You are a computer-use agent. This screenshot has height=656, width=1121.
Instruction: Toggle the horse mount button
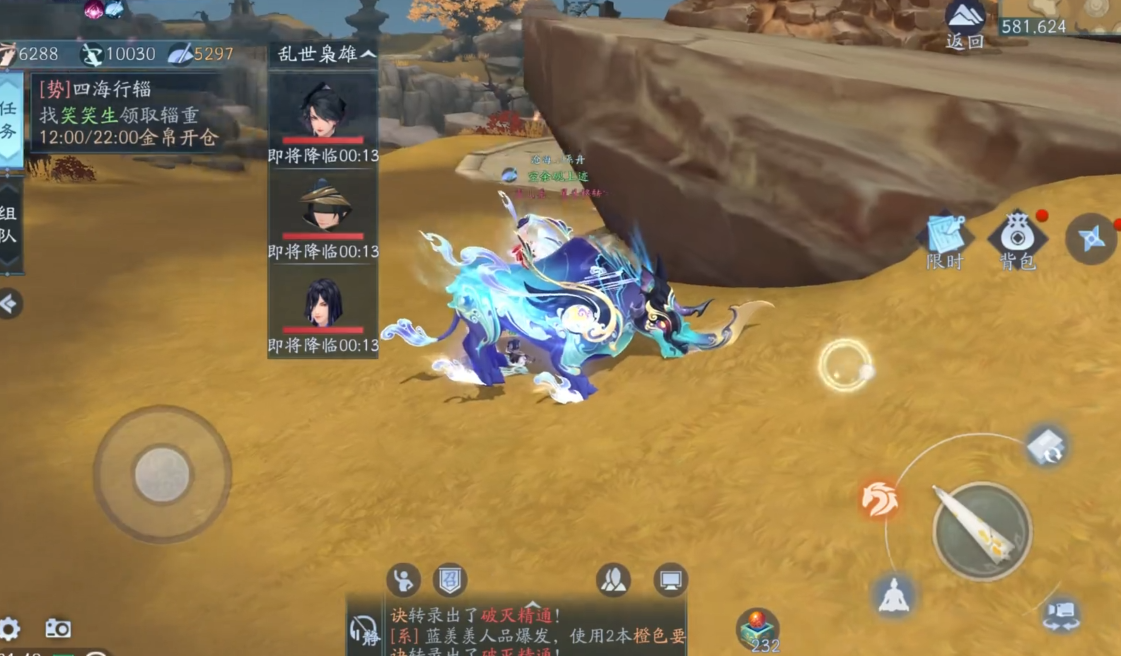click(x=880, y=499)
